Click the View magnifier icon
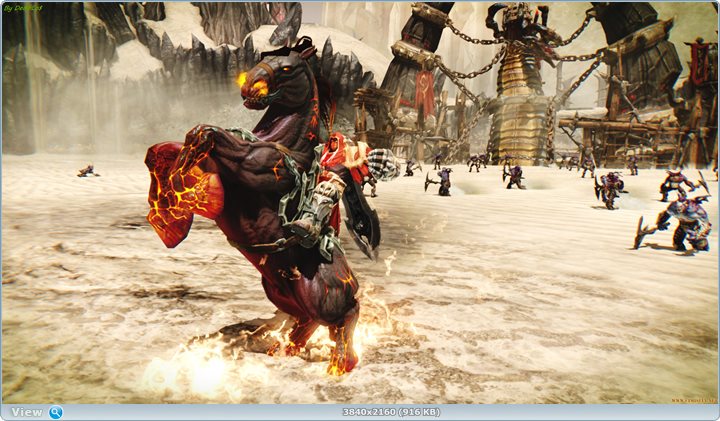Image resolution: width=720 pixels, height=421 pixels. (55, 412)
